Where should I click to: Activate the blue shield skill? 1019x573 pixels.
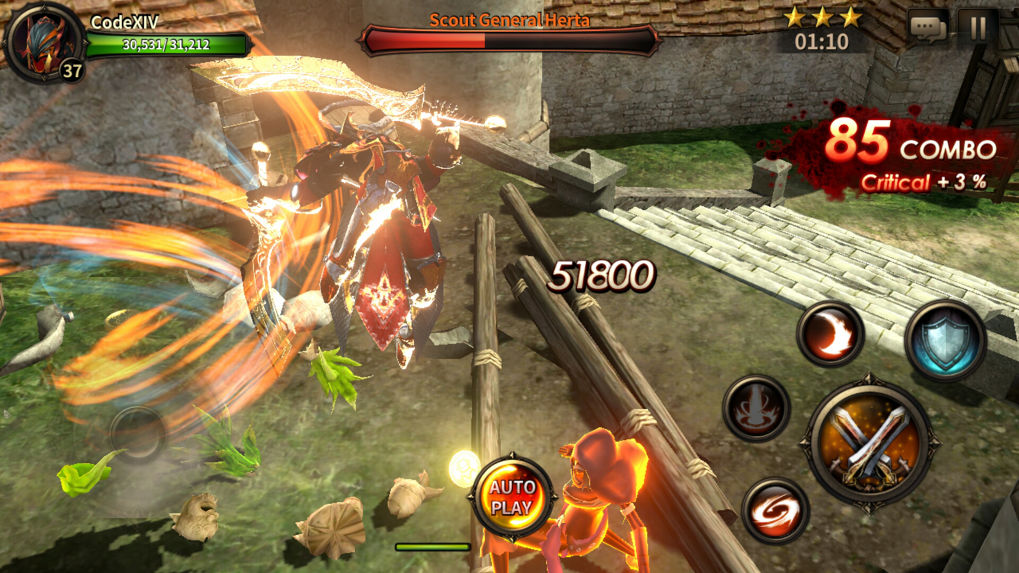click(x=945, y=340)
